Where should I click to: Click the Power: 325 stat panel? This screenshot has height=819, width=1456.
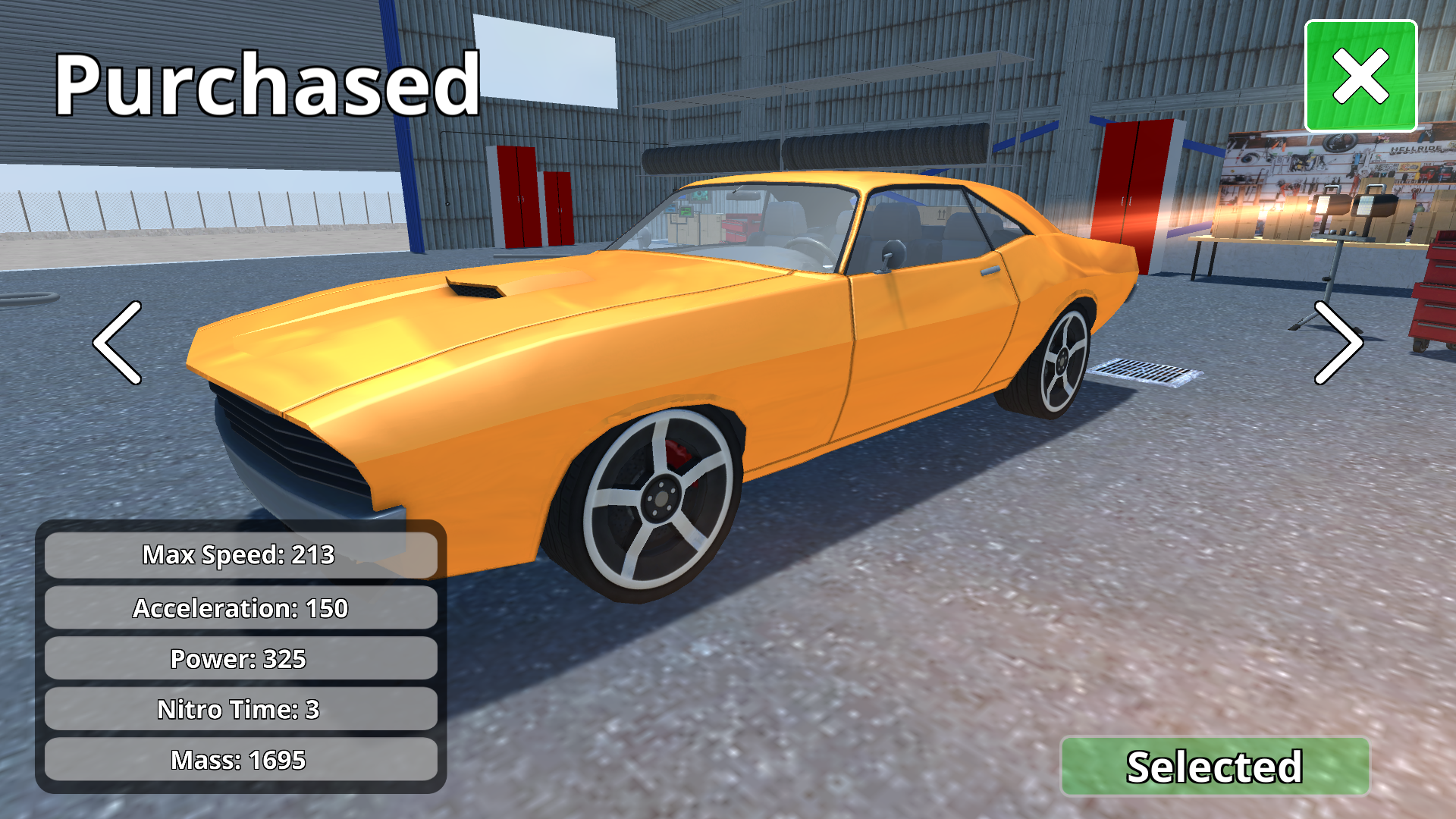(x=240, y=658)
